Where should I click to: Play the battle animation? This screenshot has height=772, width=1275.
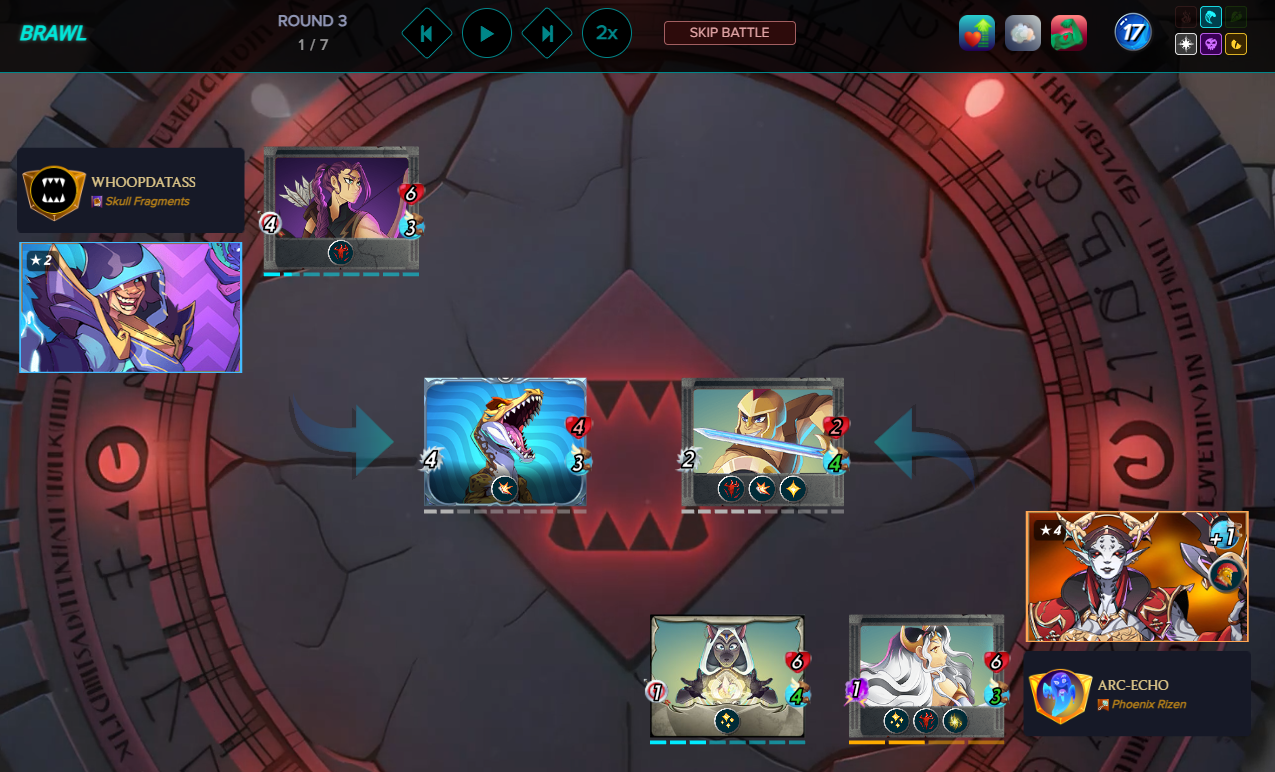pos(487,33)
